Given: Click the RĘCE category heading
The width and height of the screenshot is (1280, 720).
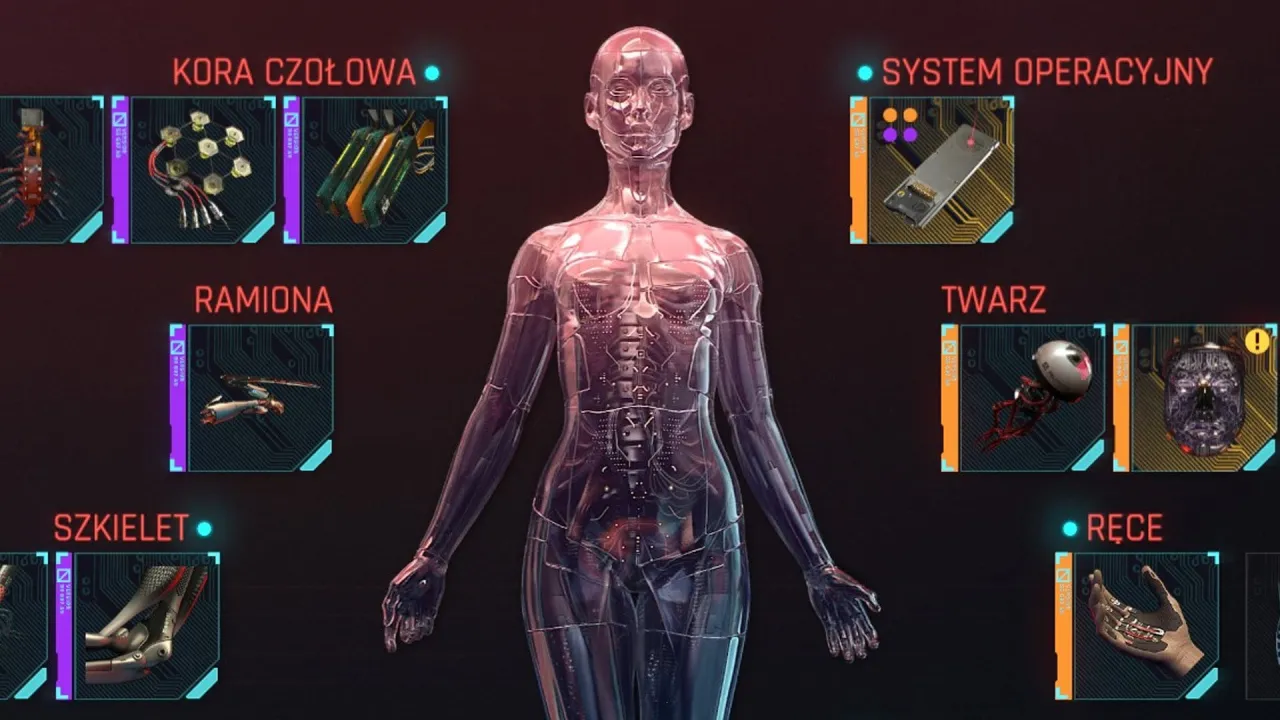Looking at the screenshot, I should coord(1124,527).
